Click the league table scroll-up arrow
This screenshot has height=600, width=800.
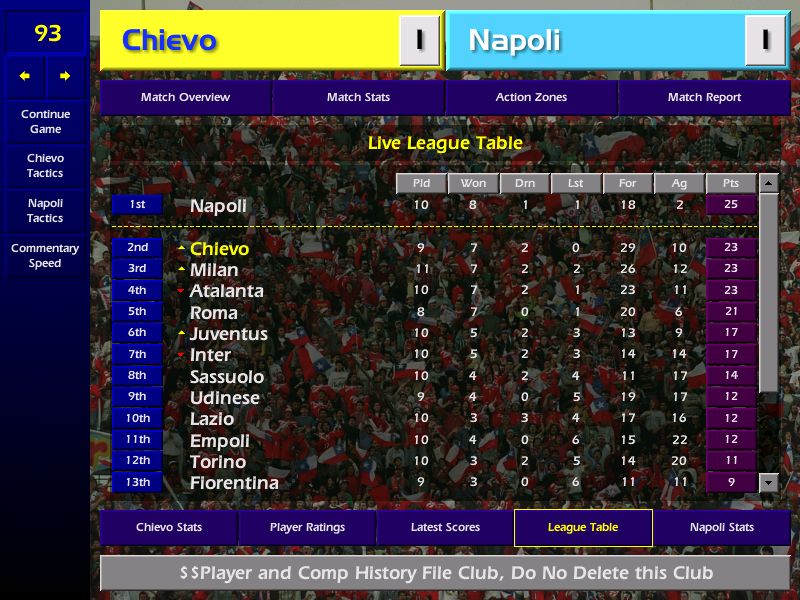768,183
